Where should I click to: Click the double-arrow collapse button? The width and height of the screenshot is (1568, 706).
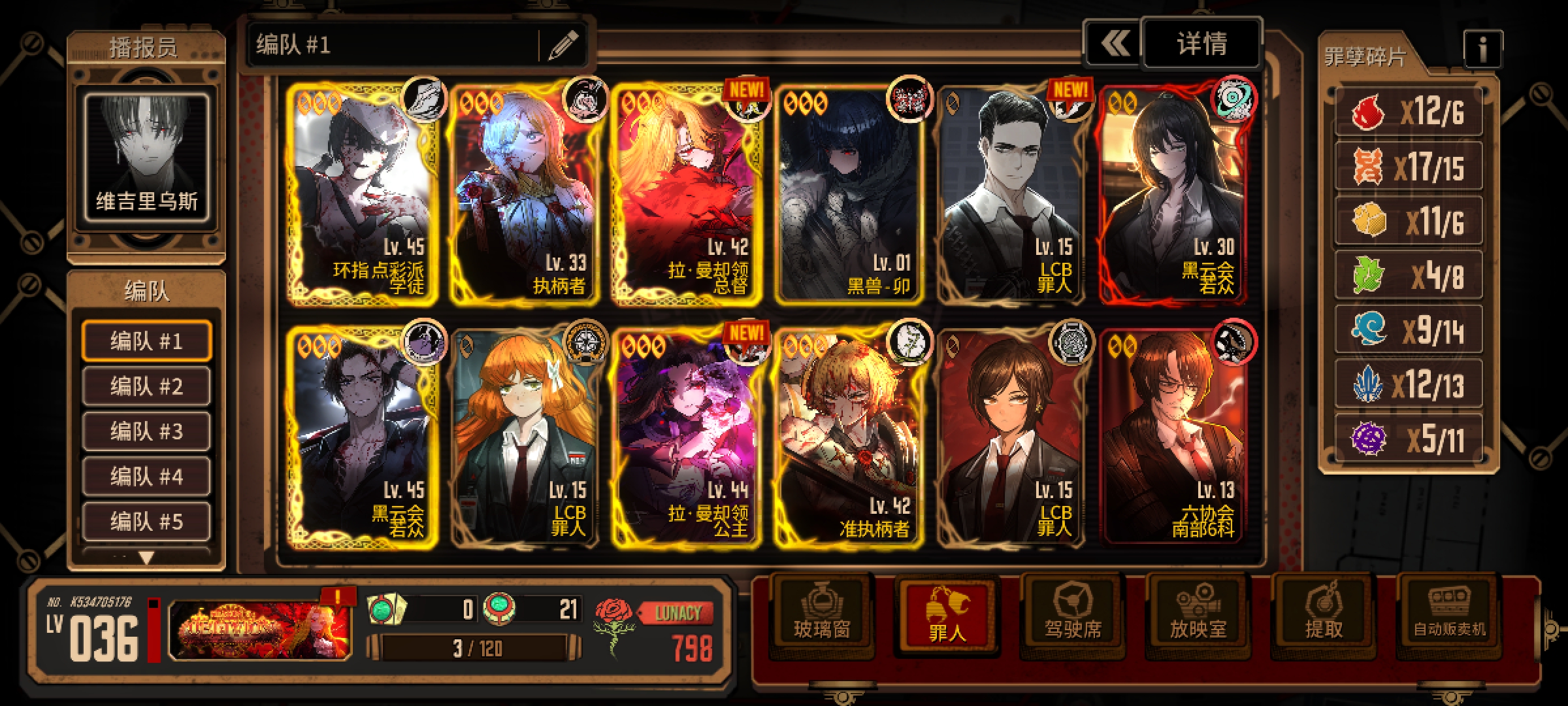(1113, 44)
